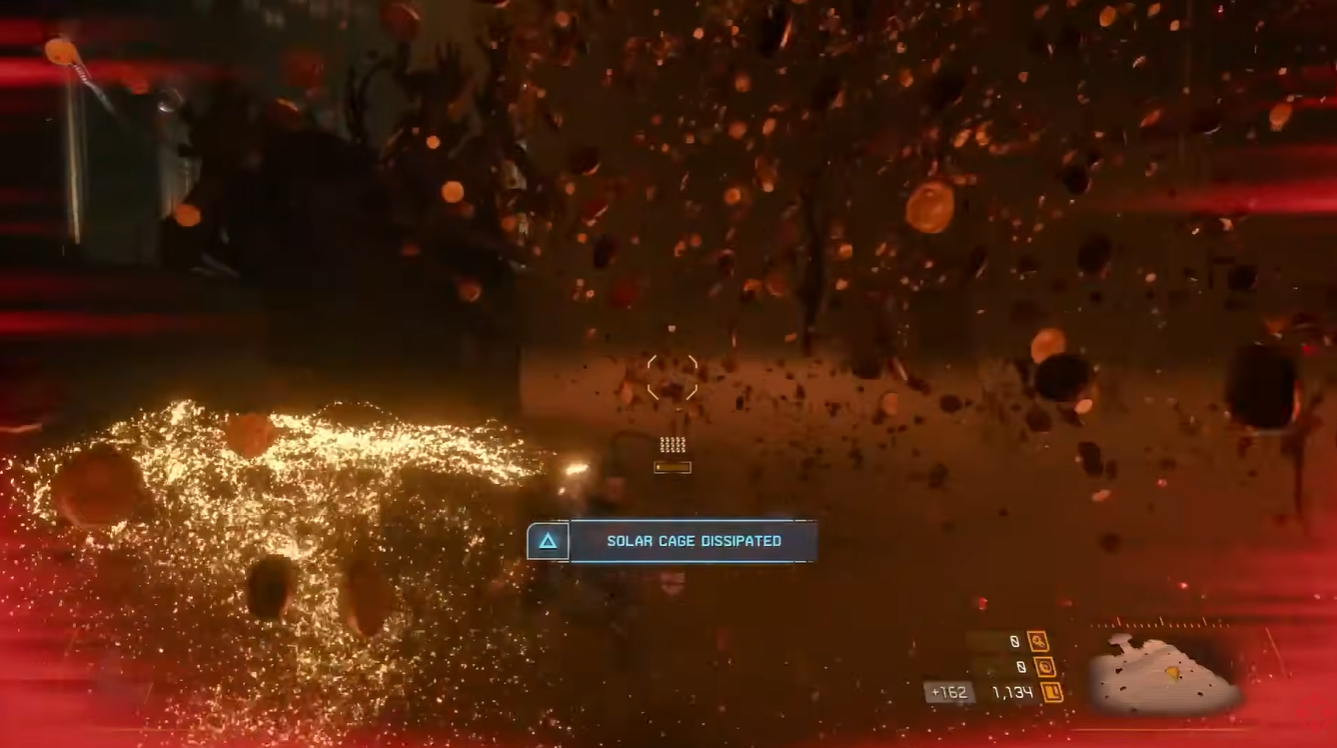This screenshot has width=1337, height=748.
Task: Click the zero counter beside the magnifier icon
Action: (x=1015, y=641)
